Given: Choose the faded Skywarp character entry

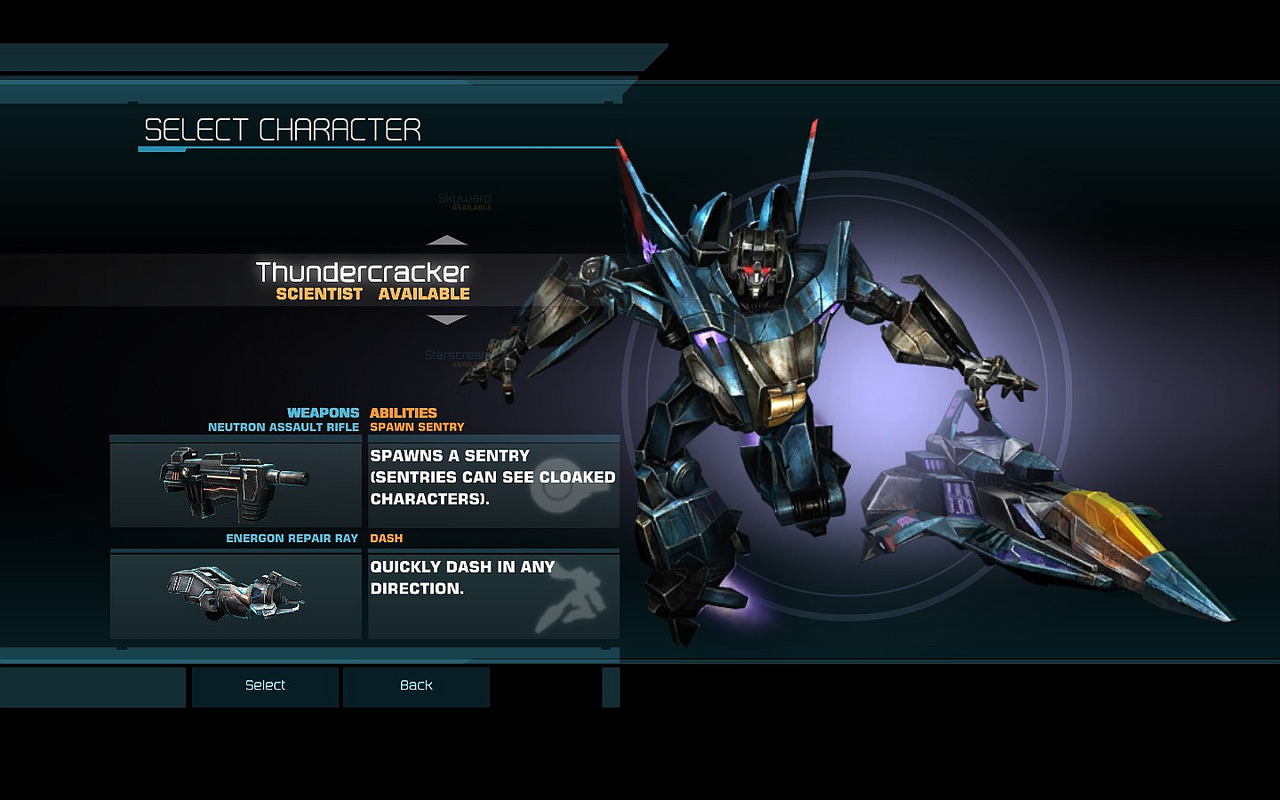Looking at the screenshot, I should (x=465, y=201).
